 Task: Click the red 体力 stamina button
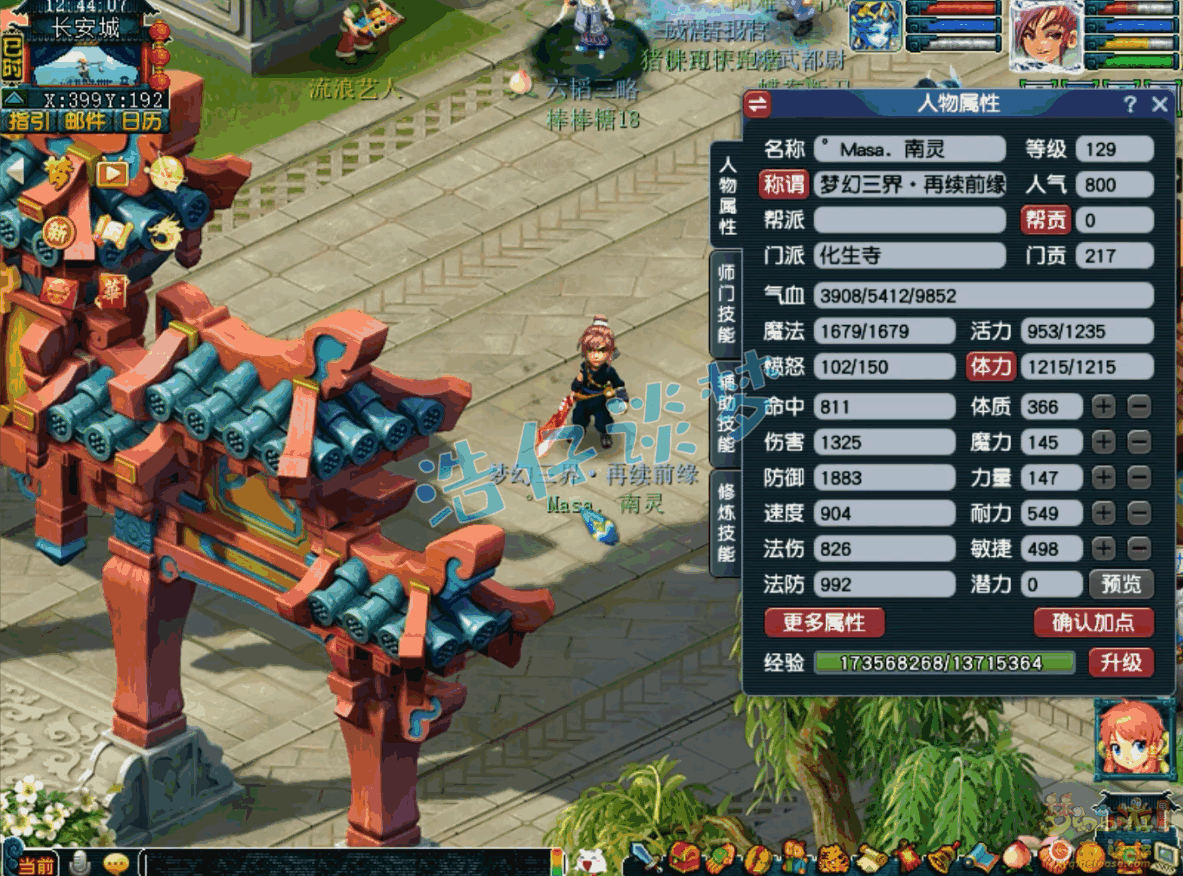991,367
